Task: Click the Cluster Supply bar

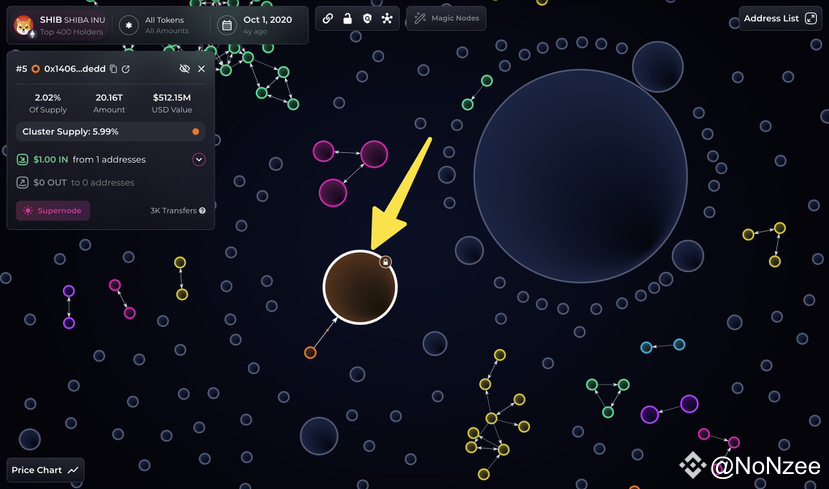Action: pos(110,131)
